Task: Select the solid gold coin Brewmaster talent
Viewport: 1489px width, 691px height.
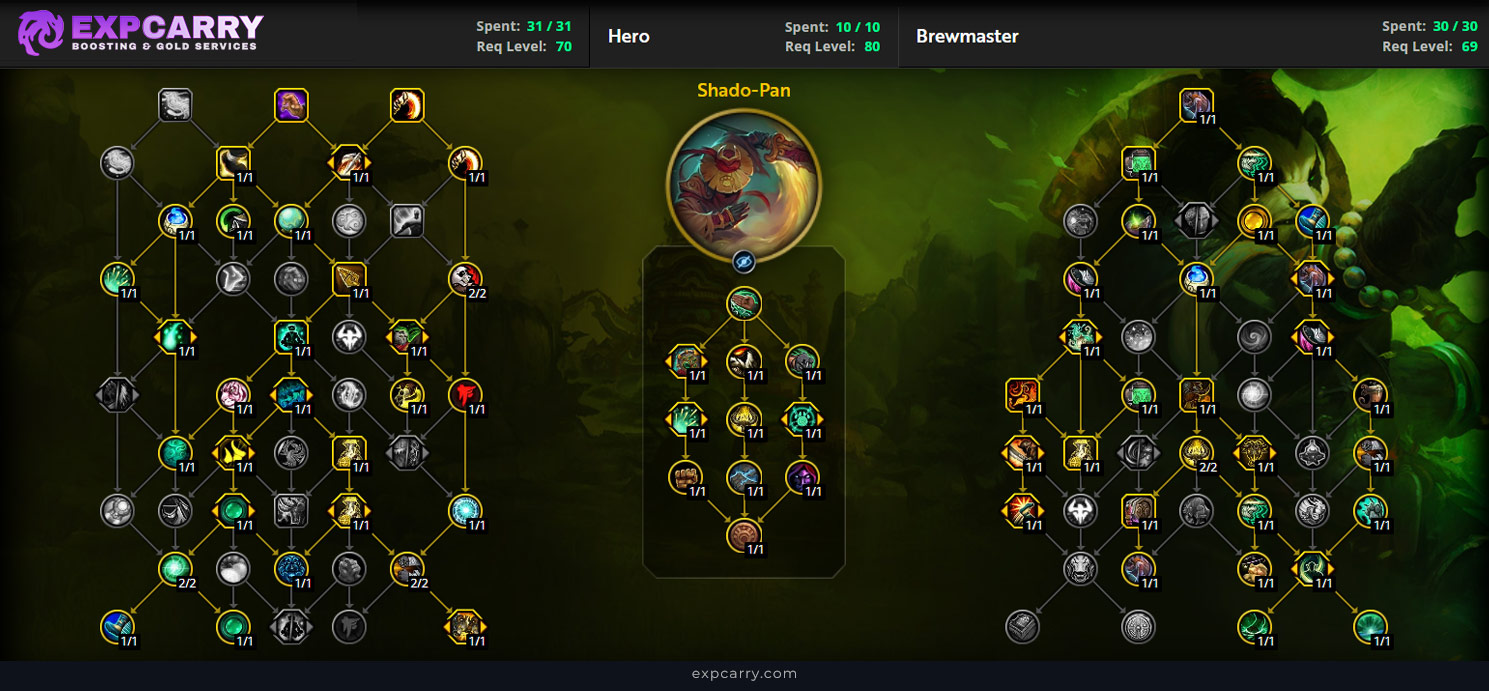Action: pyautogui.click(x=1254, y=220)
